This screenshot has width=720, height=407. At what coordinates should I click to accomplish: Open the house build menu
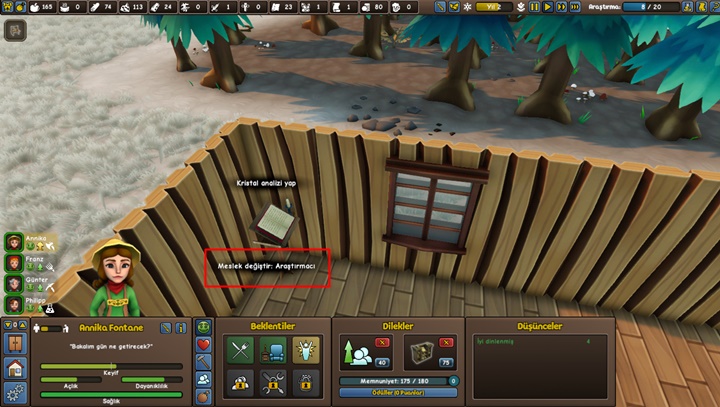pos(16,368)
